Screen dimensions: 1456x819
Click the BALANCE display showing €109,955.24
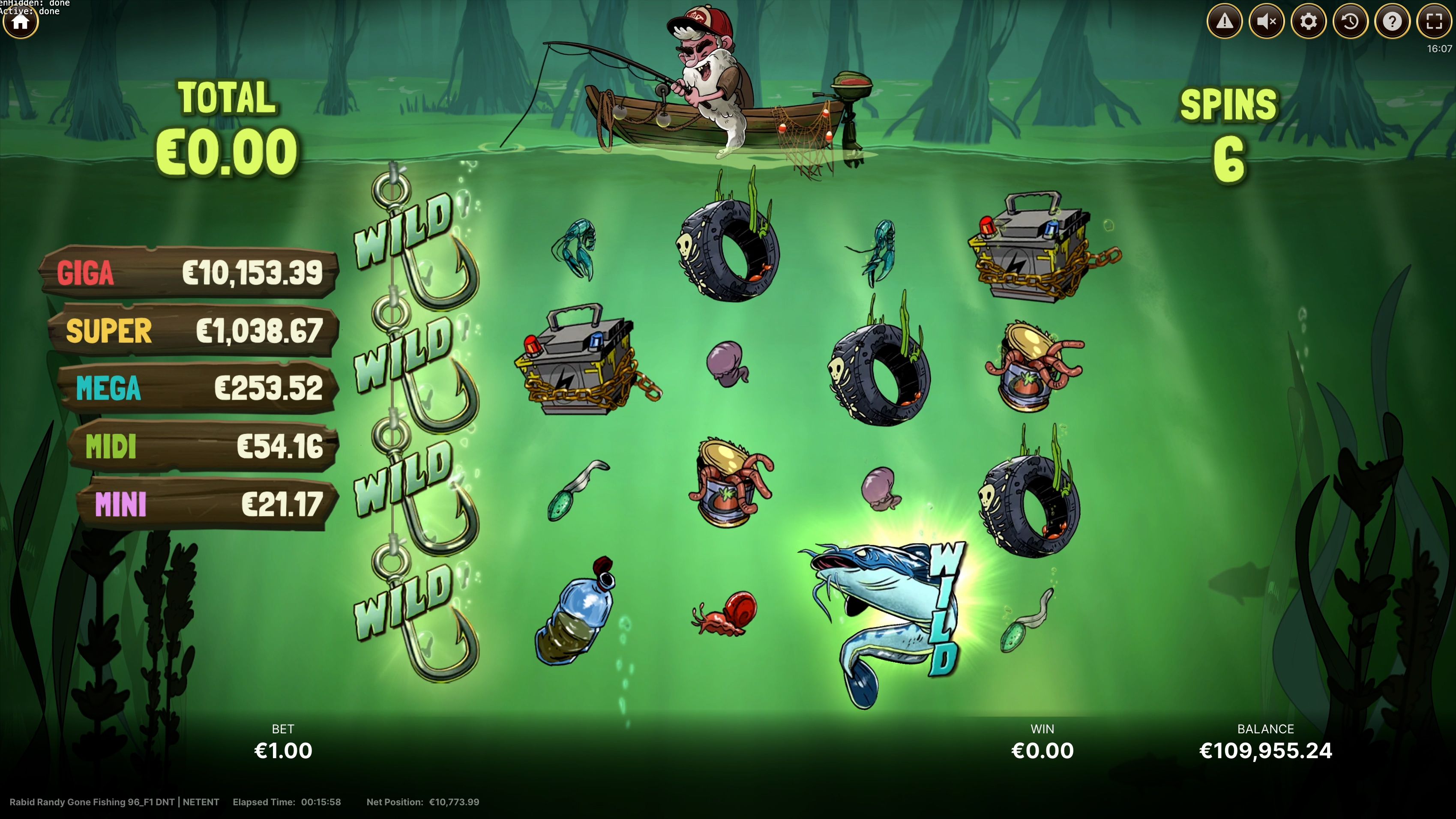point(1267,750)
